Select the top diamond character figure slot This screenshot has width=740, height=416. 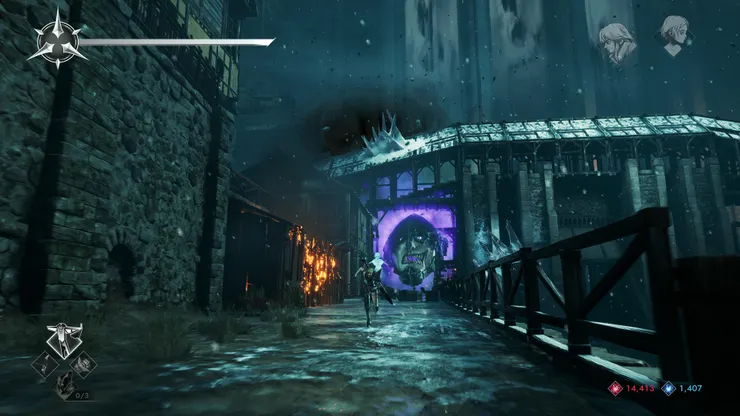tap(64, 340)
